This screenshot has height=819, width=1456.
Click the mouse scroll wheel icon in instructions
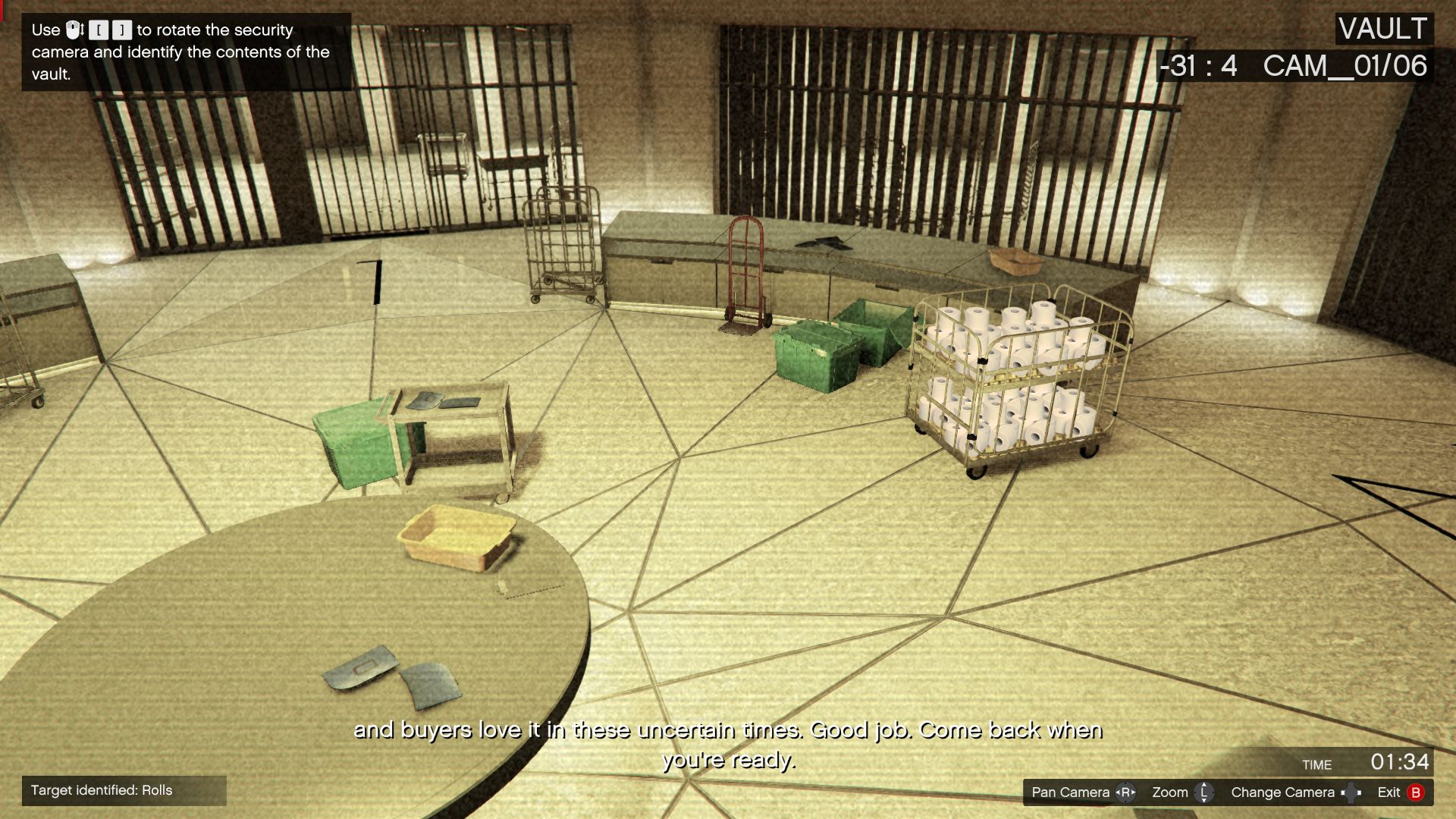coord(73,30)
